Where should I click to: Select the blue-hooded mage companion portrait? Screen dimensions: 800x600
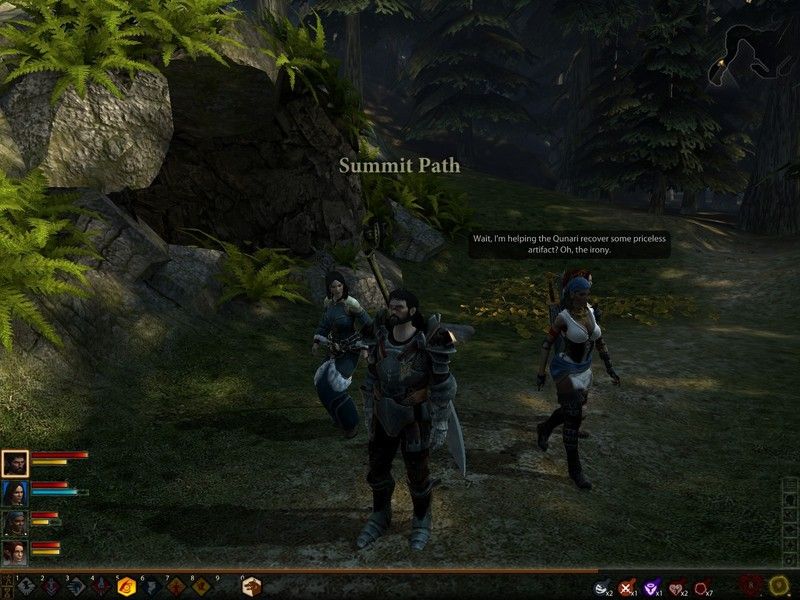click(x=15, y=493)
